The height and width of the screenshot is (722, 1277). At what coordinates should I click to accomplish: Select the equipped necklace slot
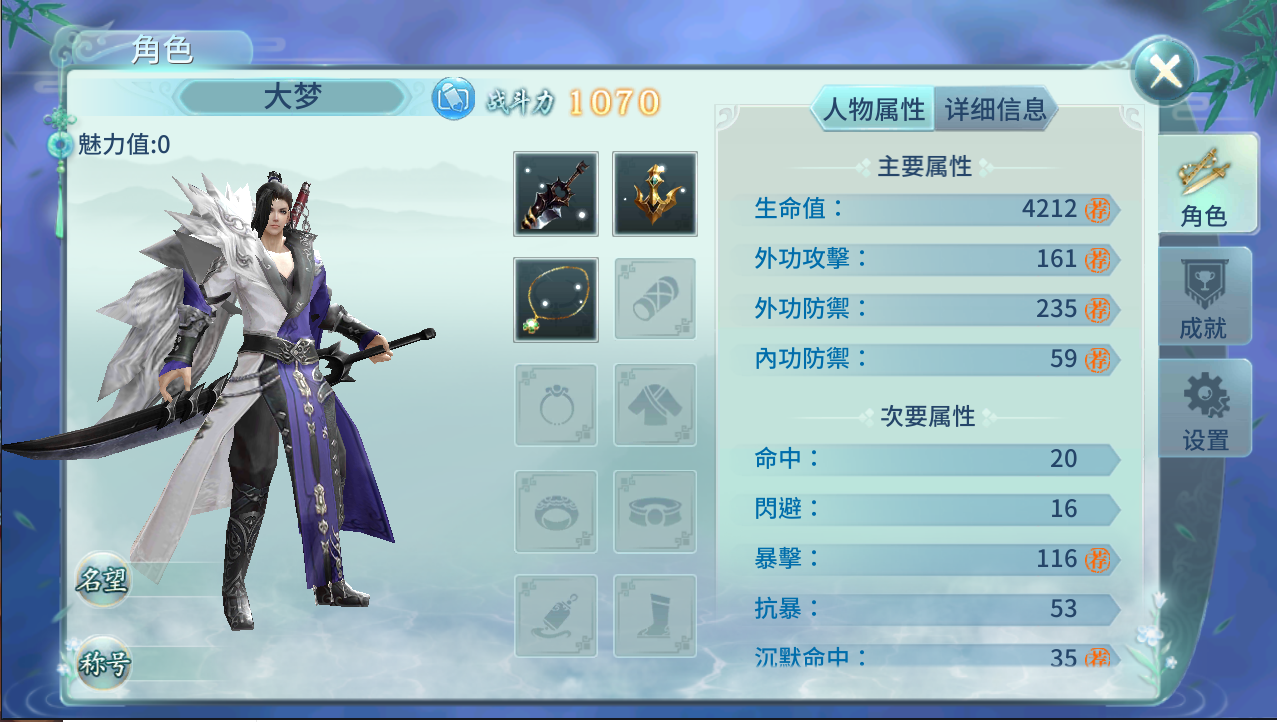(x=556, y=300)
